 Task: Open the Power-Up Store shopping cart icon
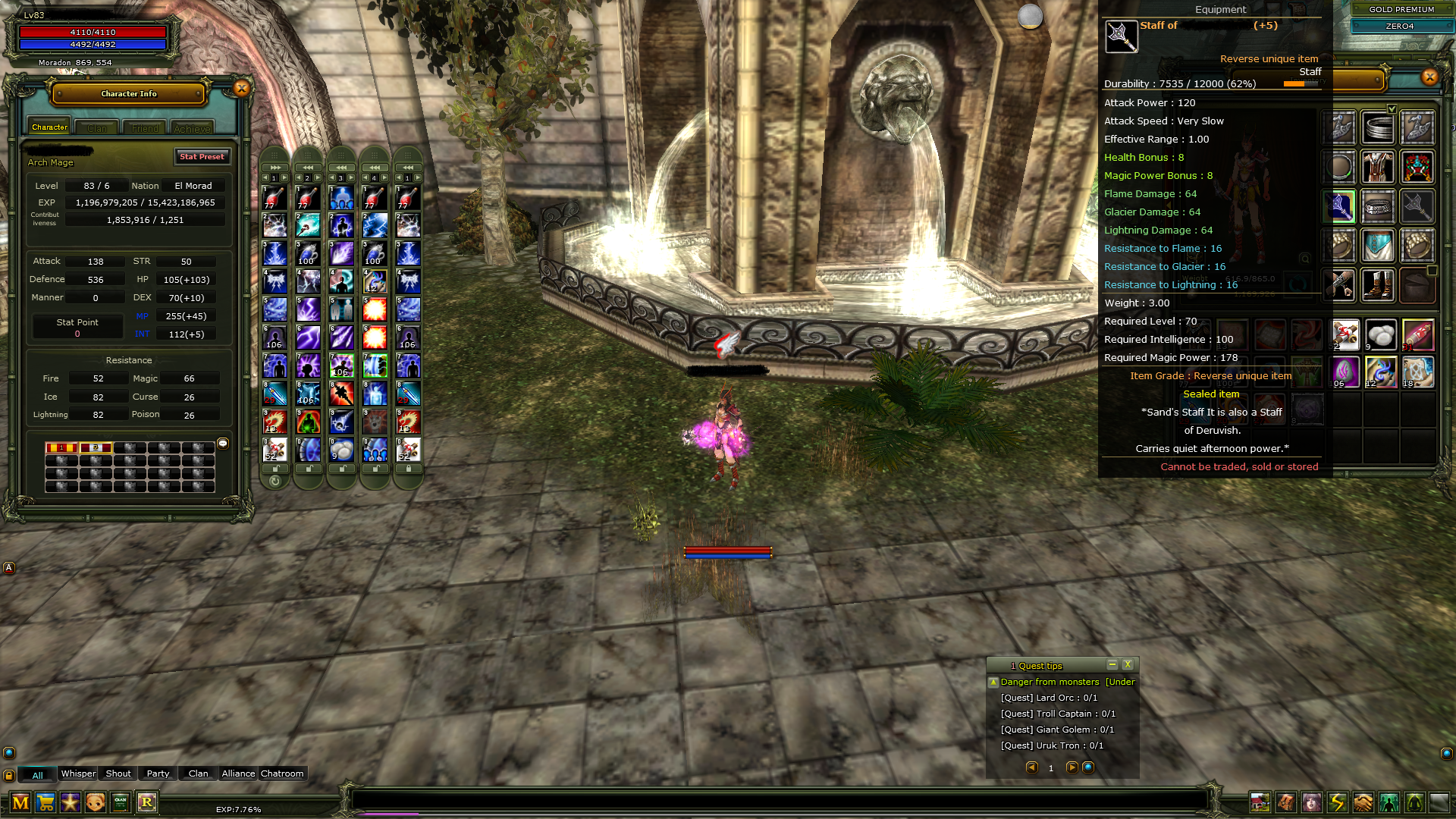(x=45, y=802)
